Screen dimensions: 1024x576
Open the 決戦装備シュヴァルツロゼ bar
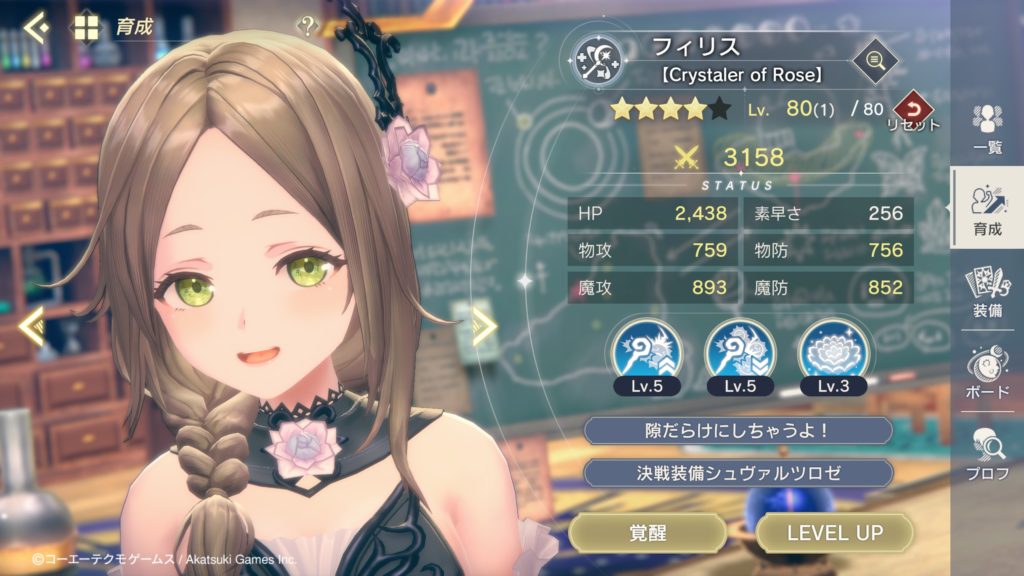(x=737, y=473)
